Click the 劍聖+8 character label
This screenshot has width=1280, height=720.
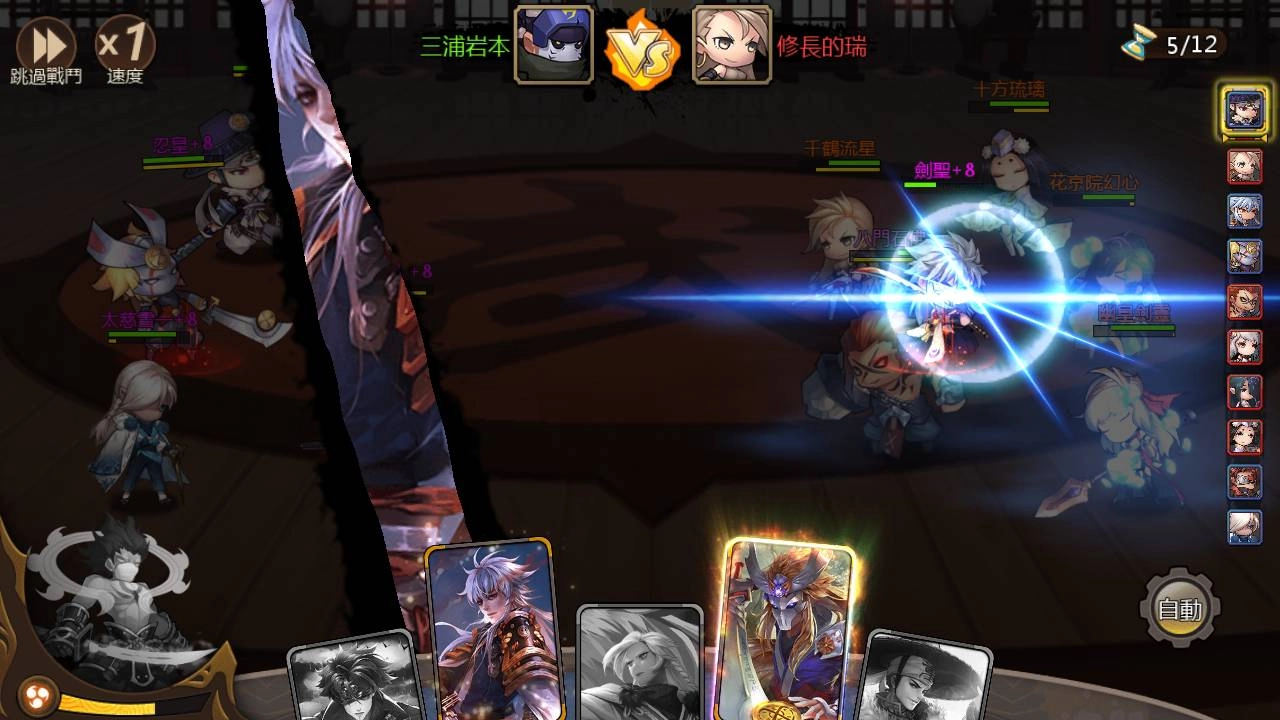coord(942,168)
